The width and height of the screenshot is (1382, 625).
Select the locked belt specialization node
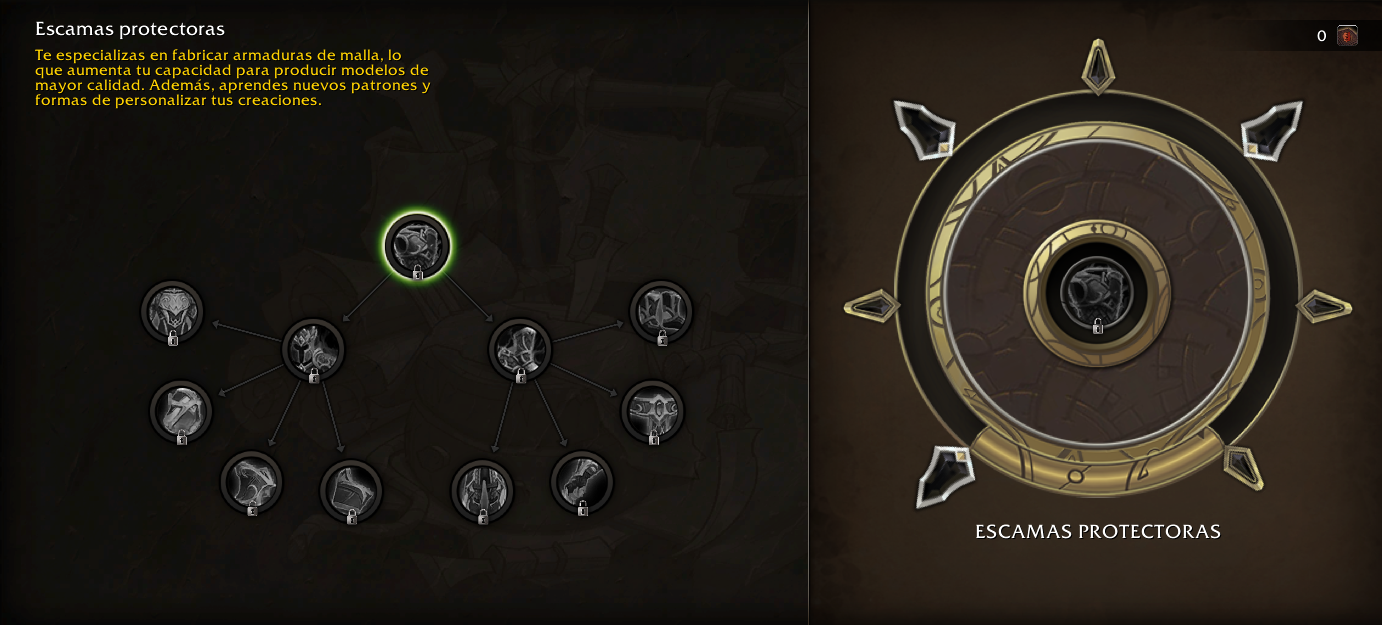pyautogui.click(x=653, y=411)
